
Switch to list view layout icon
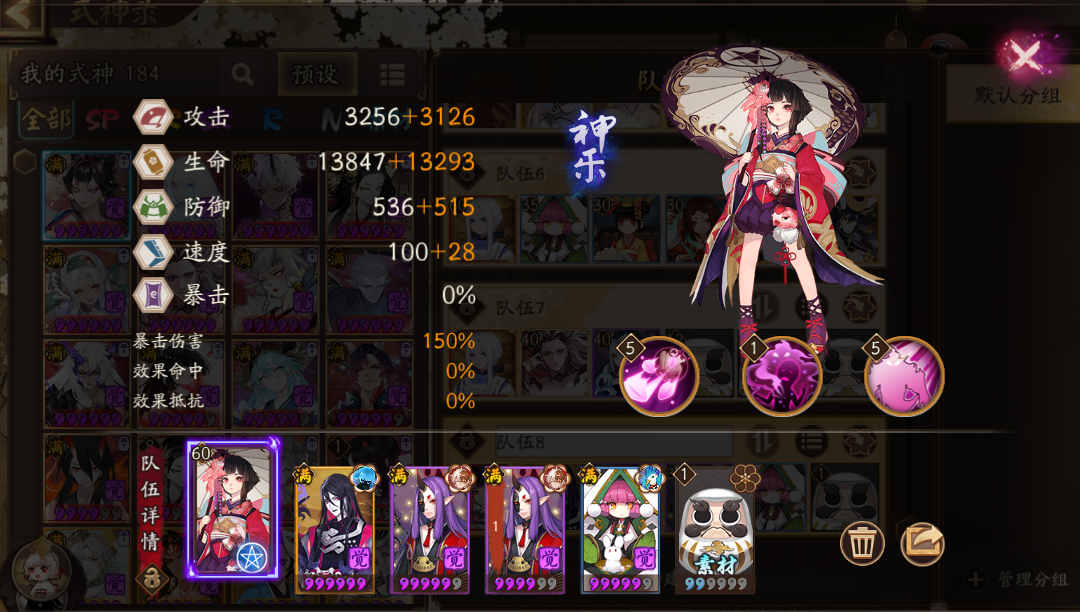tap(392, 74)
